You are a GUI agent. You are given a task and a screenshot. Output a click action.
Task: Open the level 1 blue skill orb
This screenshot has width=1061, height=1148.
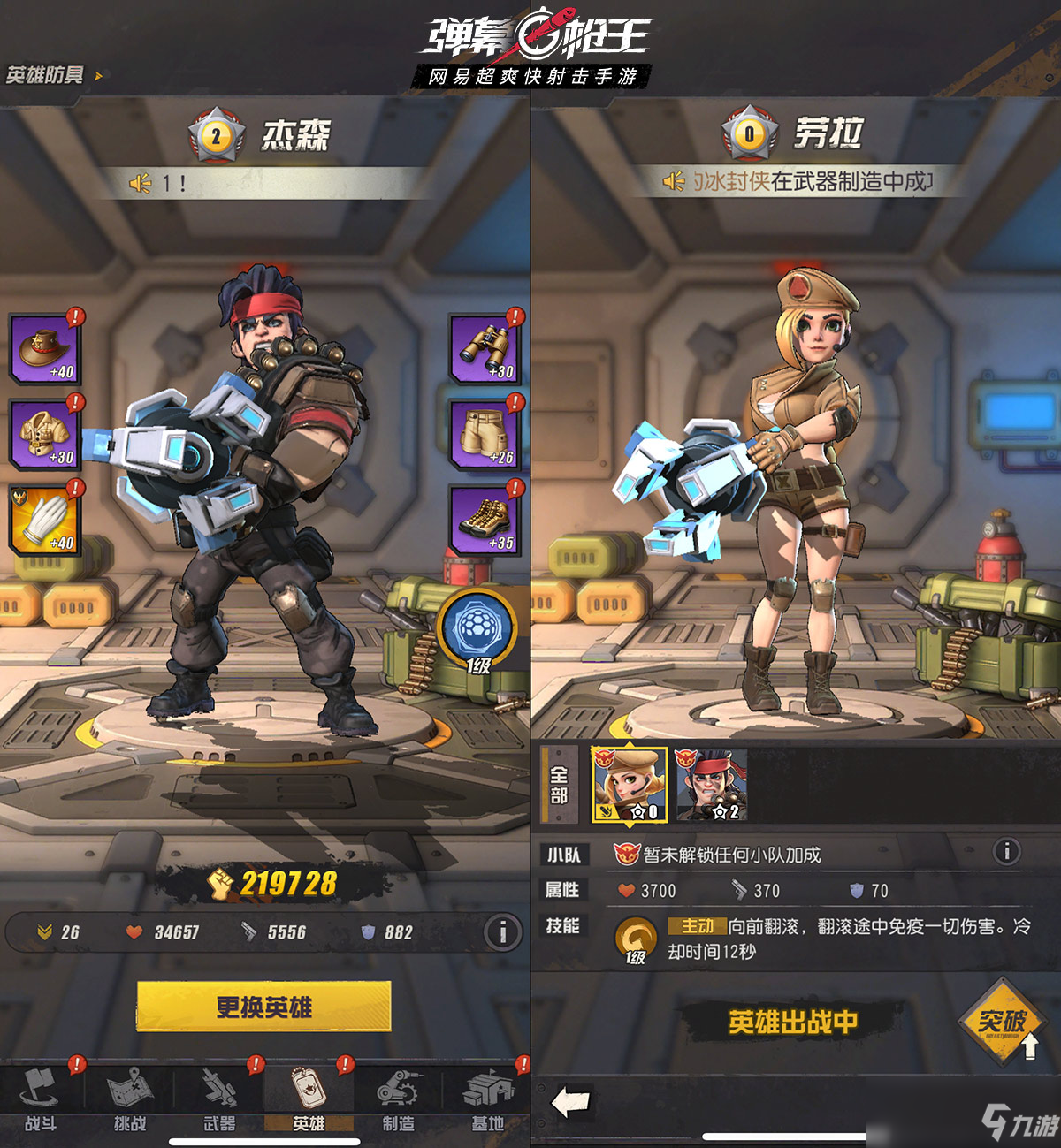477,629
